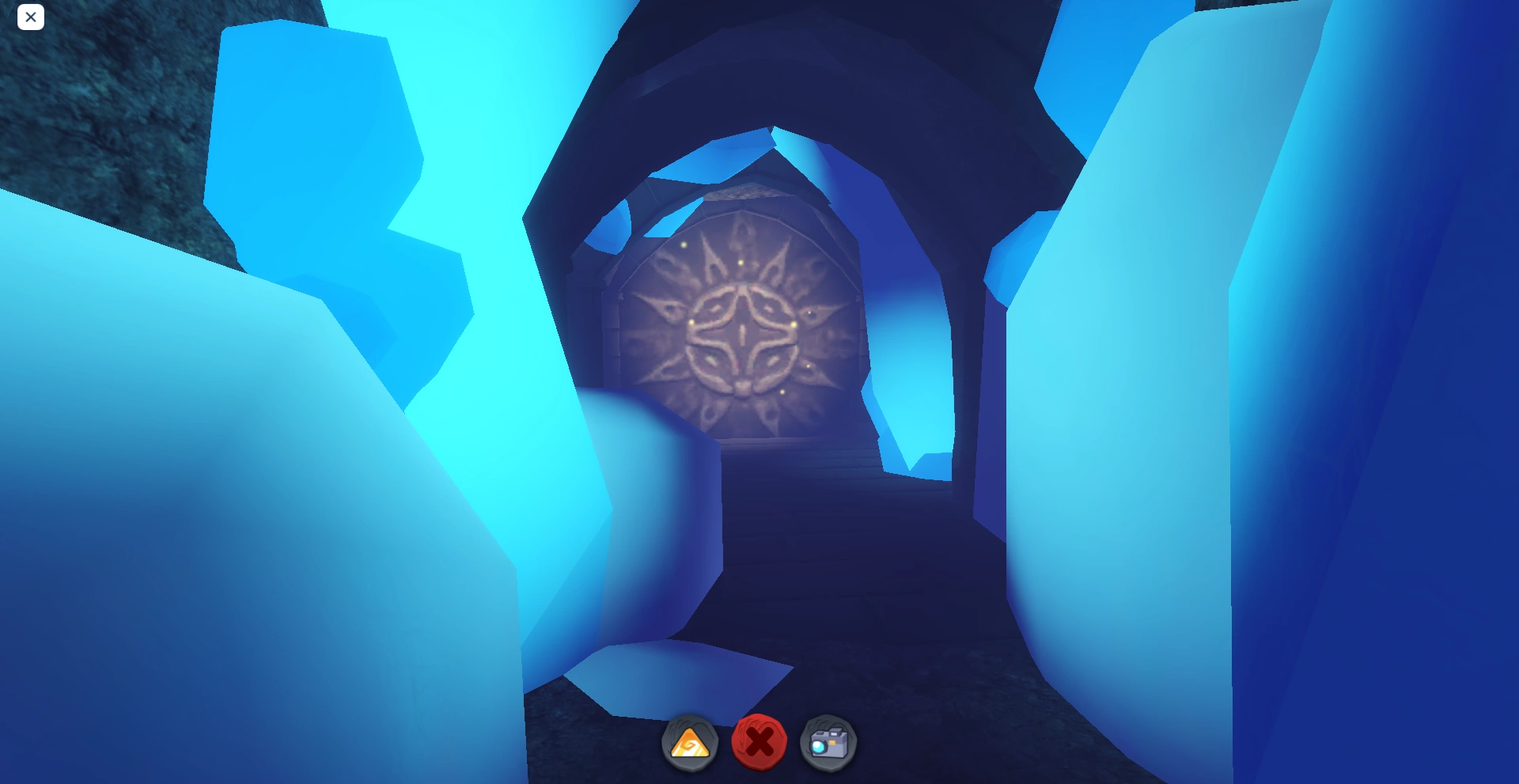Dismiss the view with the white X
1519x784 pixels.
click(x=31, y=17)
